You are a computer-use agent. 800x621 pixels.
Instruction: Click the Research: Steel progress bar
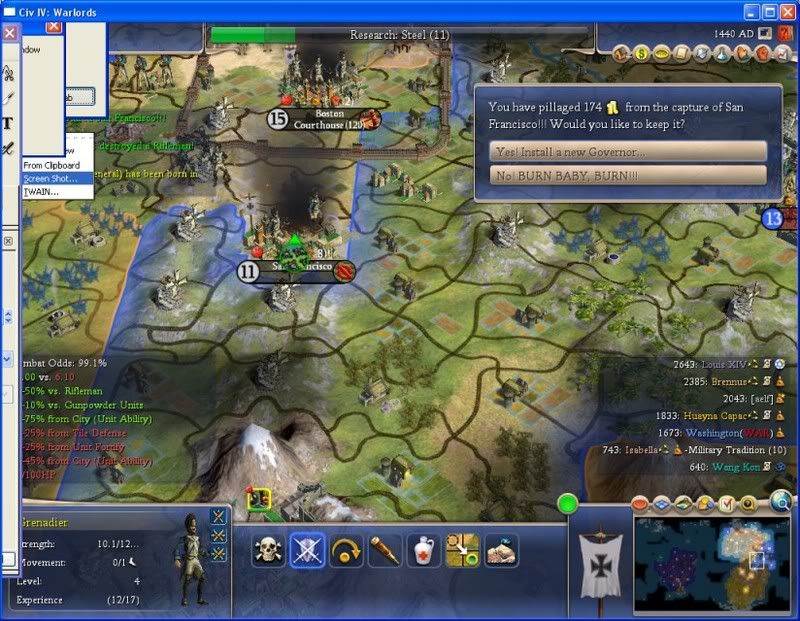pyautogui.click(x=399, y=35)
